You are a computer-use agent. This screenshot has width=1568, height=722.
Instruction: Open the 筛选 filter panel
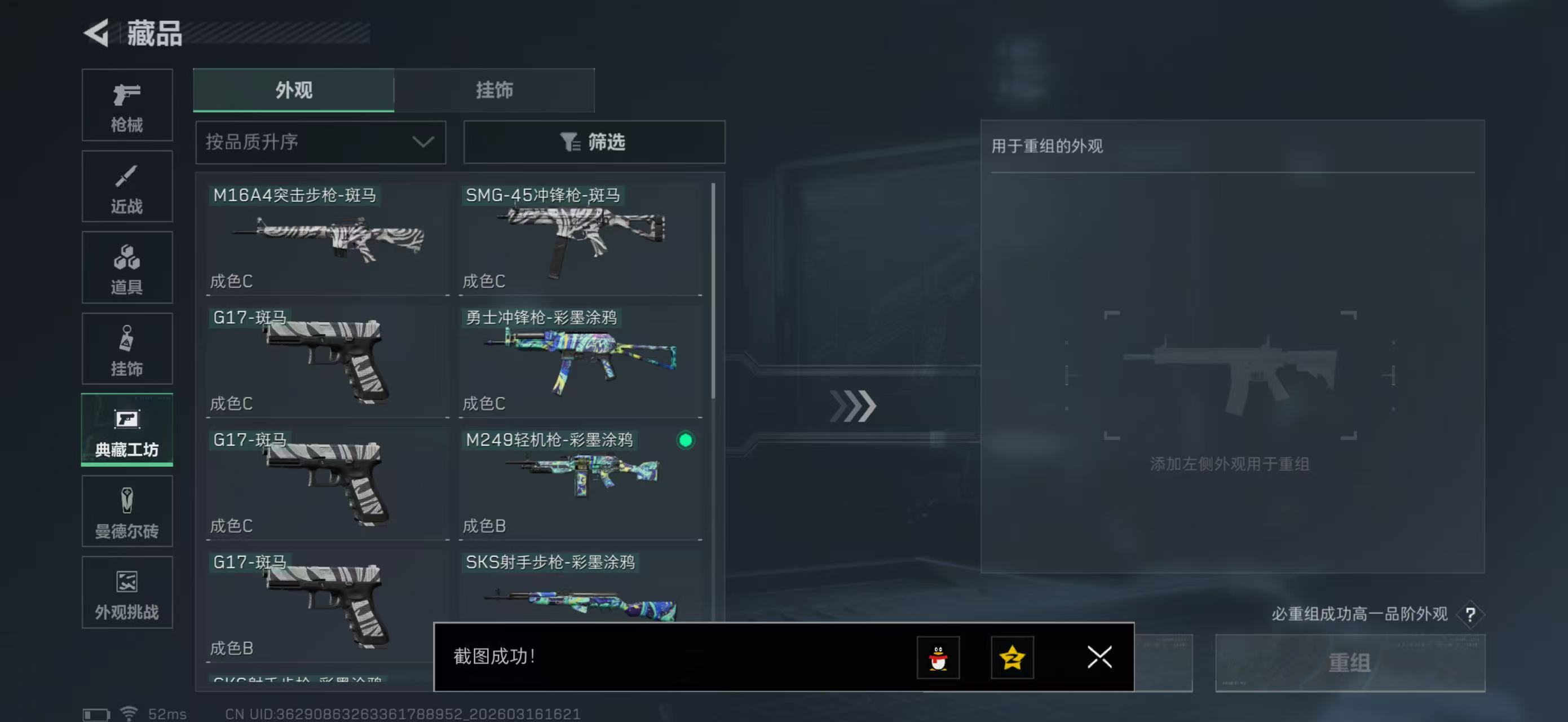pyautogui.click(x=594, y=142)
